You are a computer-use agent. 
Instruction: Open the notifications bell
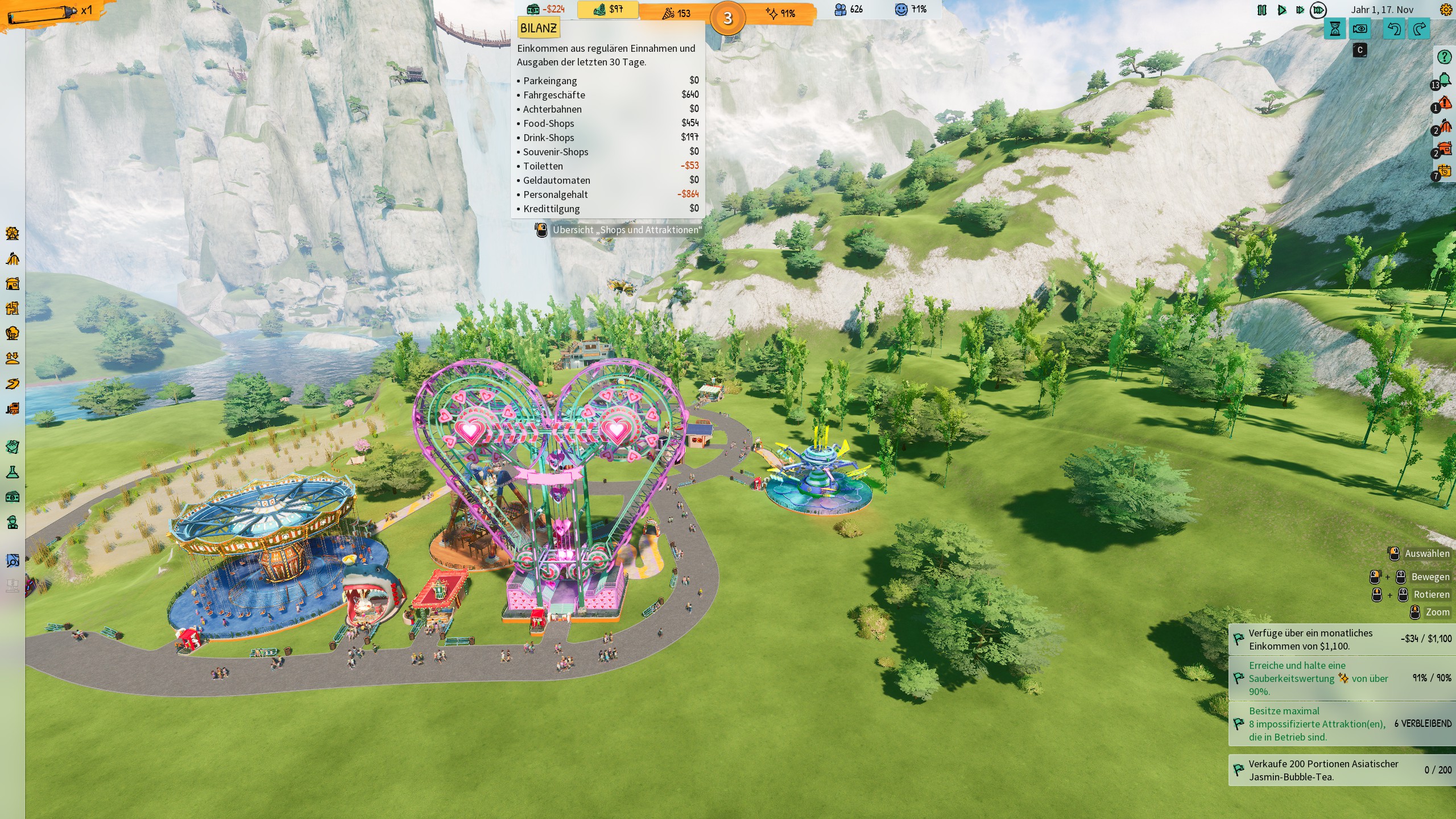(x=1445, y=80)
